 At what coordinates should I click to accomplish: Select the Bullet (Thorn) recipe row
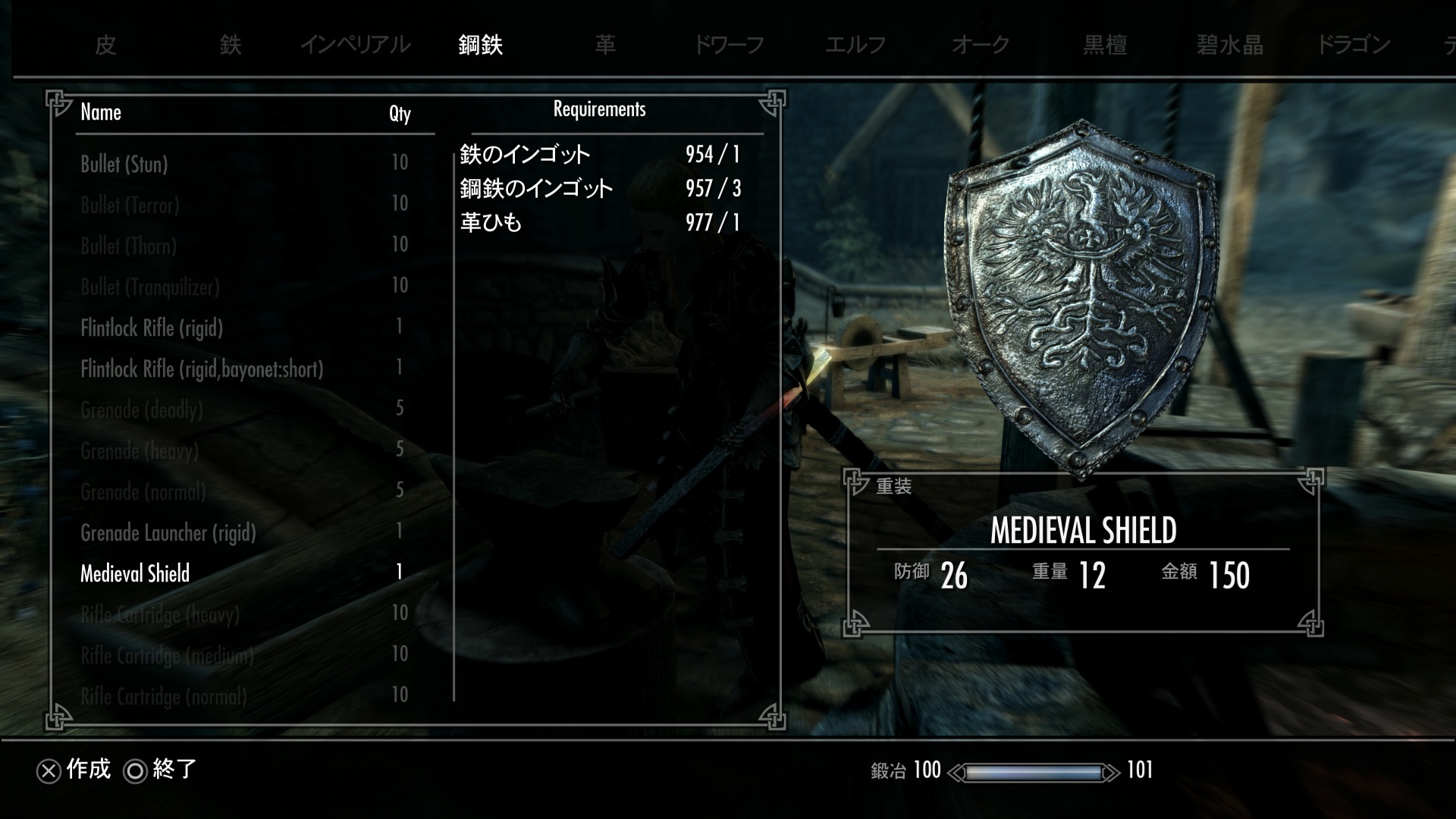[x=128, y=246]
